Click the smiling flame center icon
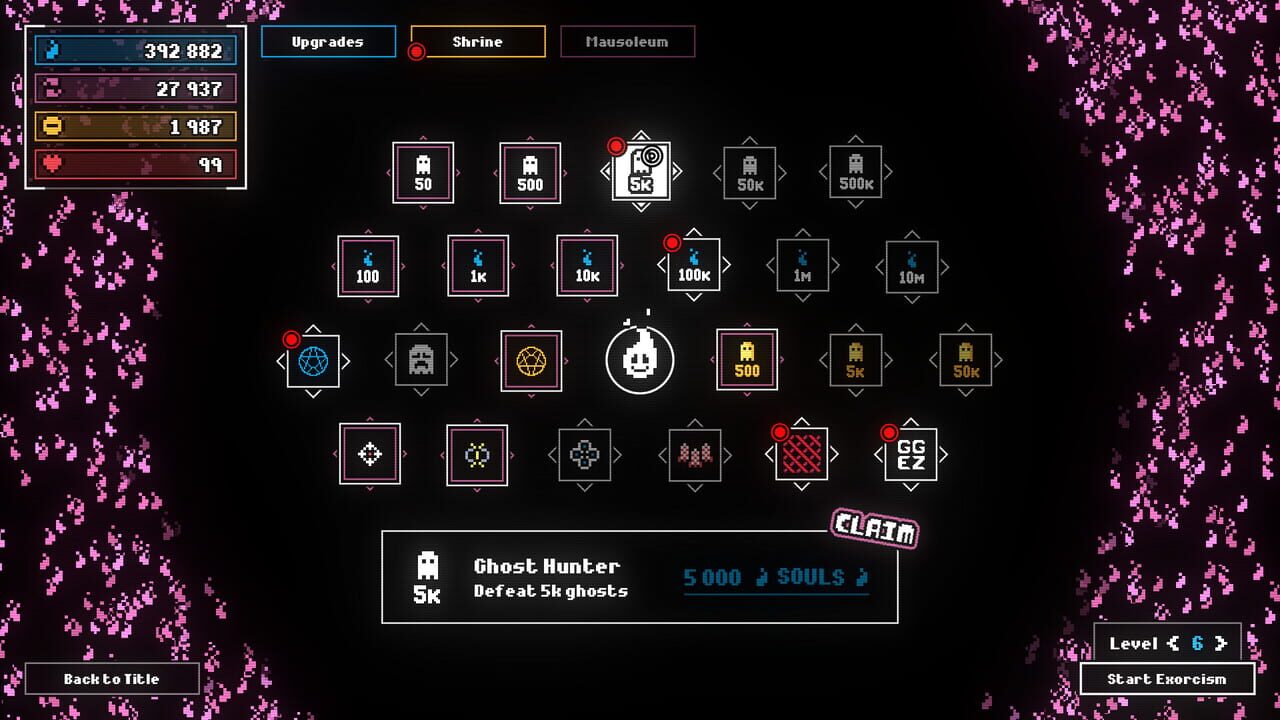The width and height of the screenshot is (1280, 720). 640,360
